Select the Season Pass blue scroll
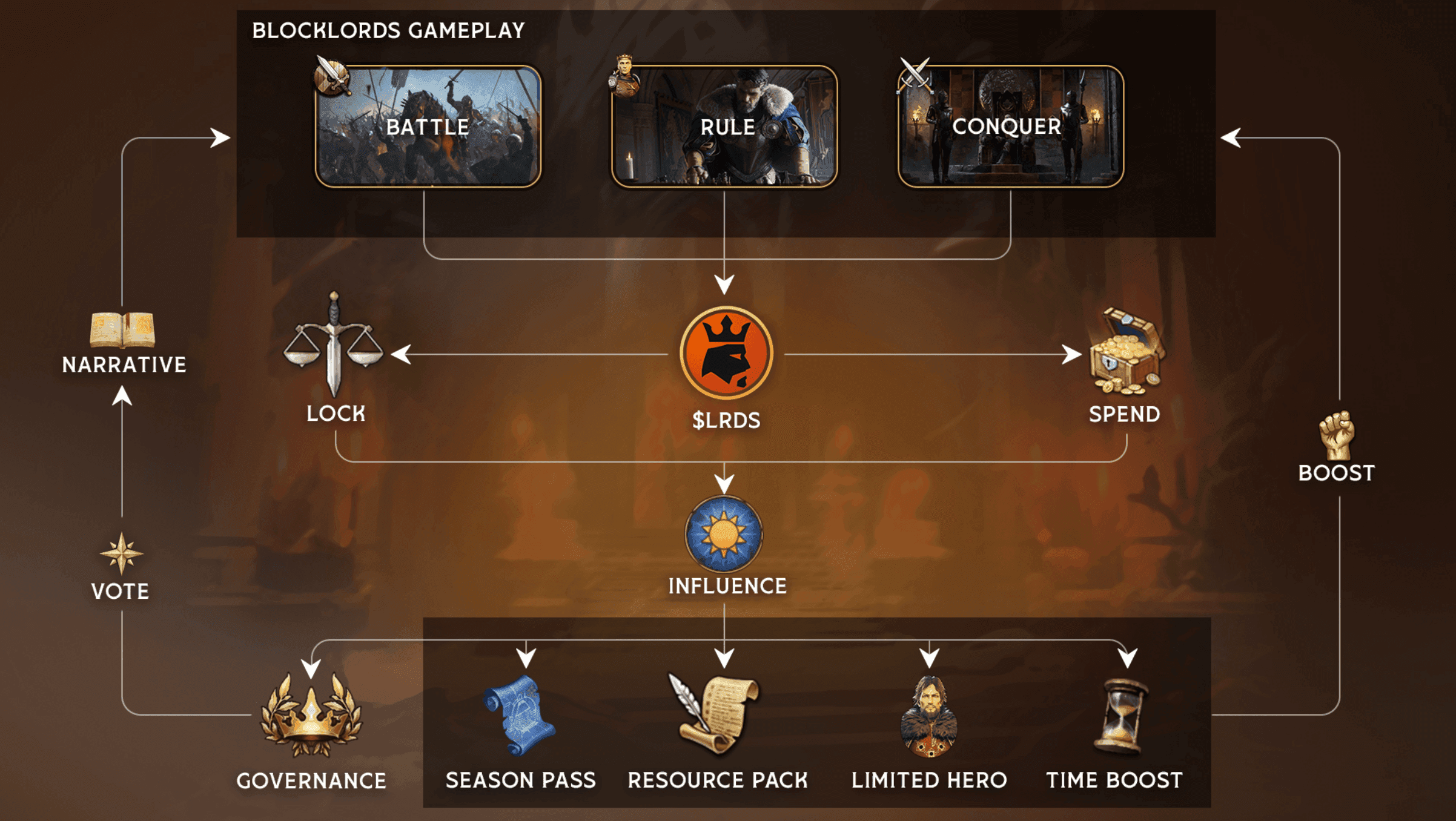The image size is (1456, 821). click(519, 716)
